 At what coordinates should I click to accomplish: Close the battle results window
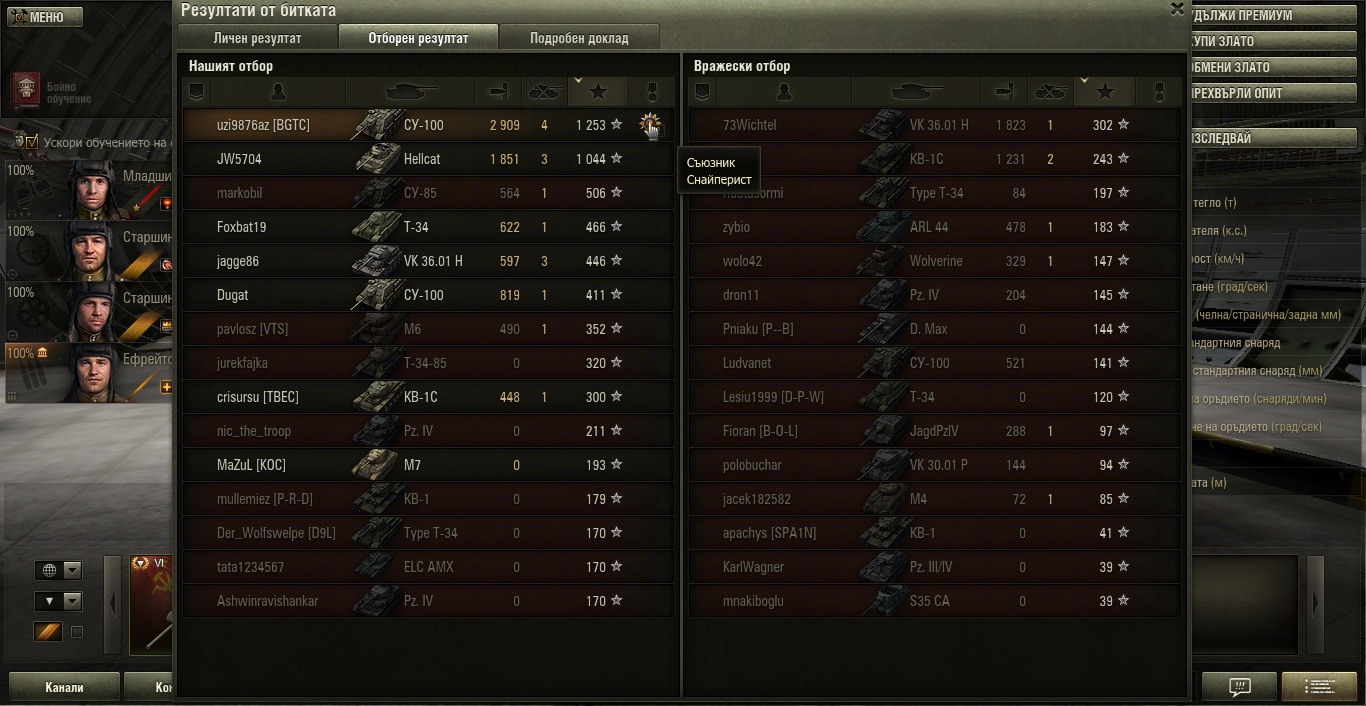[x=1177, y=9]
